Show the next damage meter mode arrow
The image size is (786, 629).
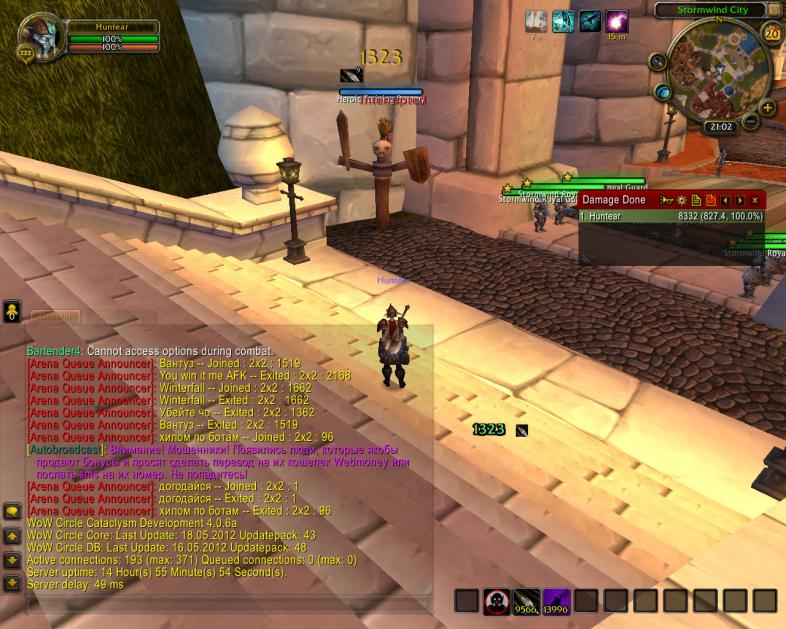(x=740, y=200)
